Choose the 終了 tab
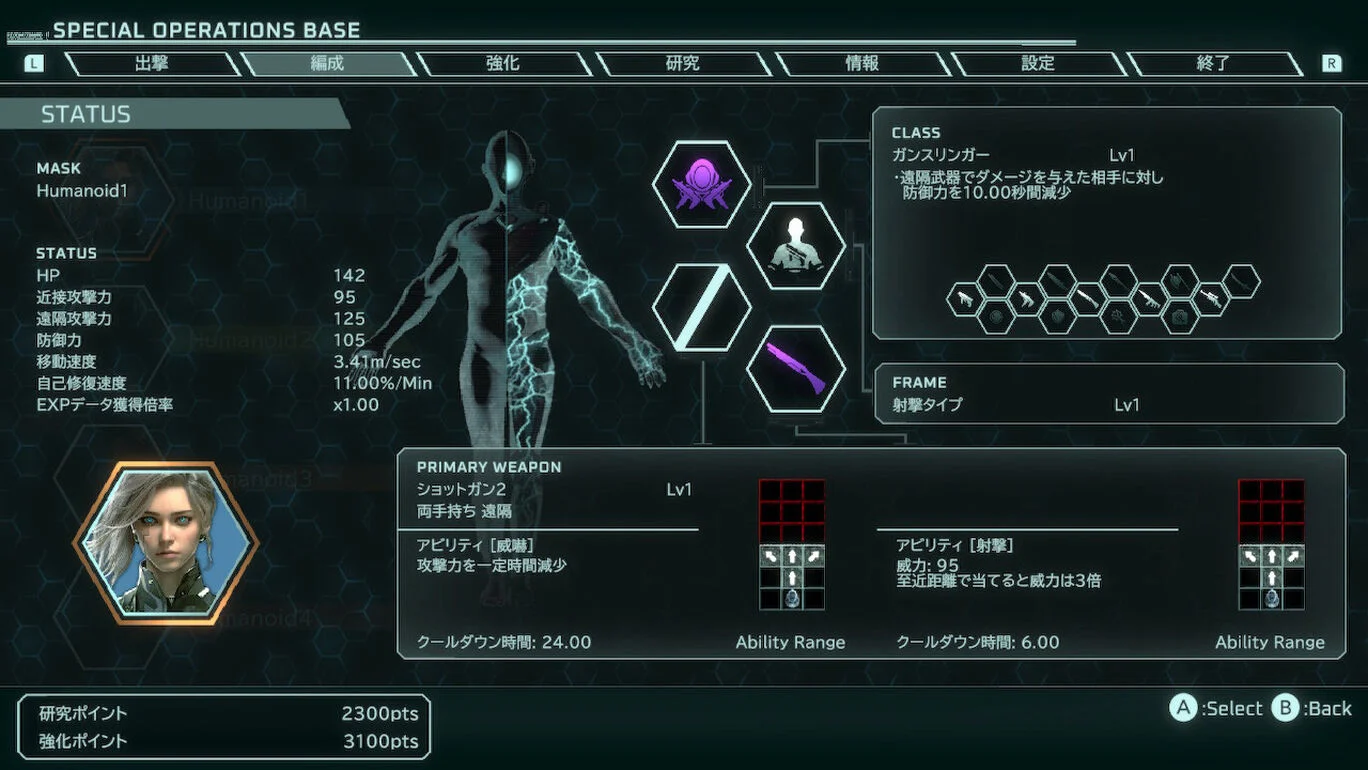Image resolution: width=1368 pixels, height=770 pixels. (x=1213, y=63)
